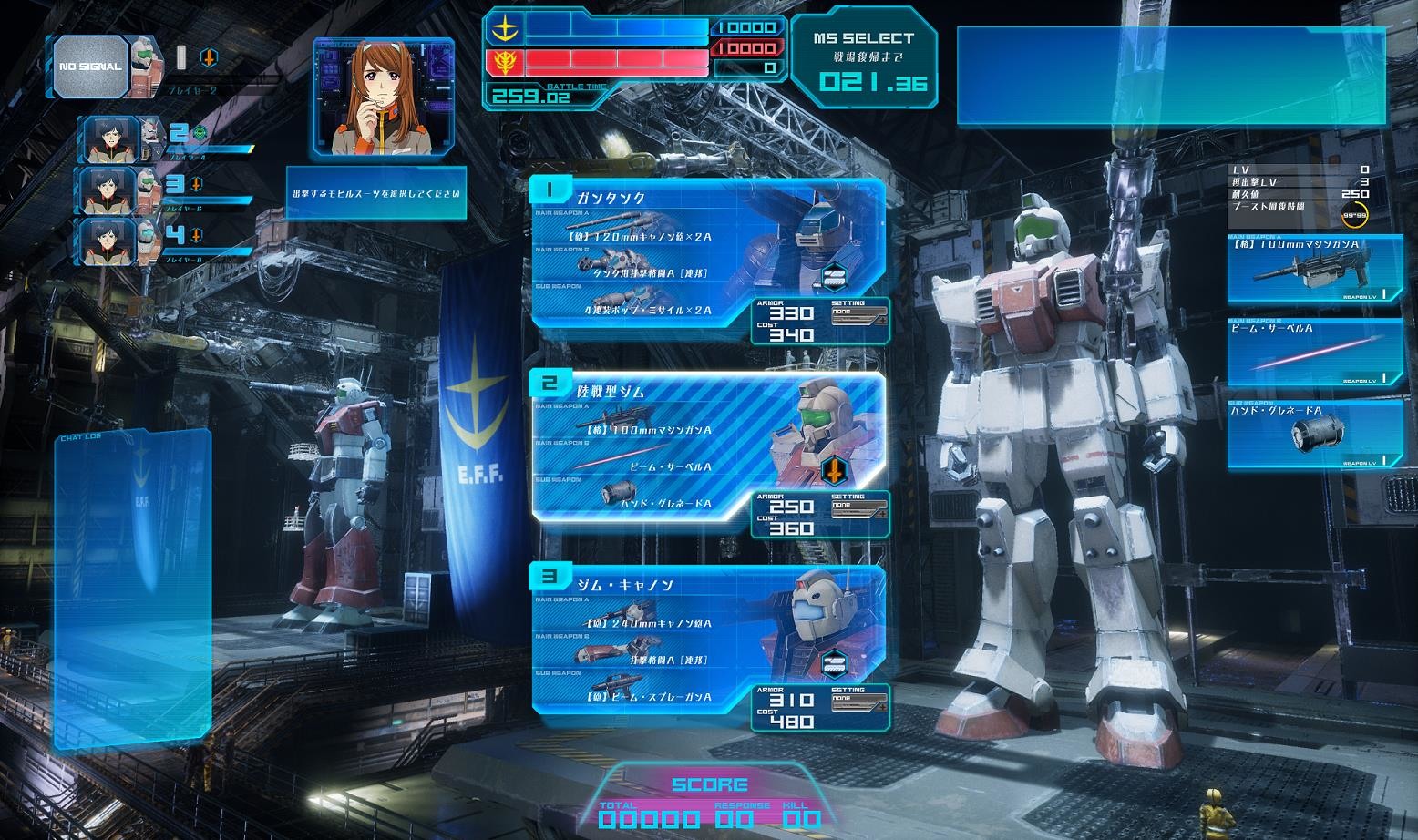Click the operator portrait window

tap(384, 96)
